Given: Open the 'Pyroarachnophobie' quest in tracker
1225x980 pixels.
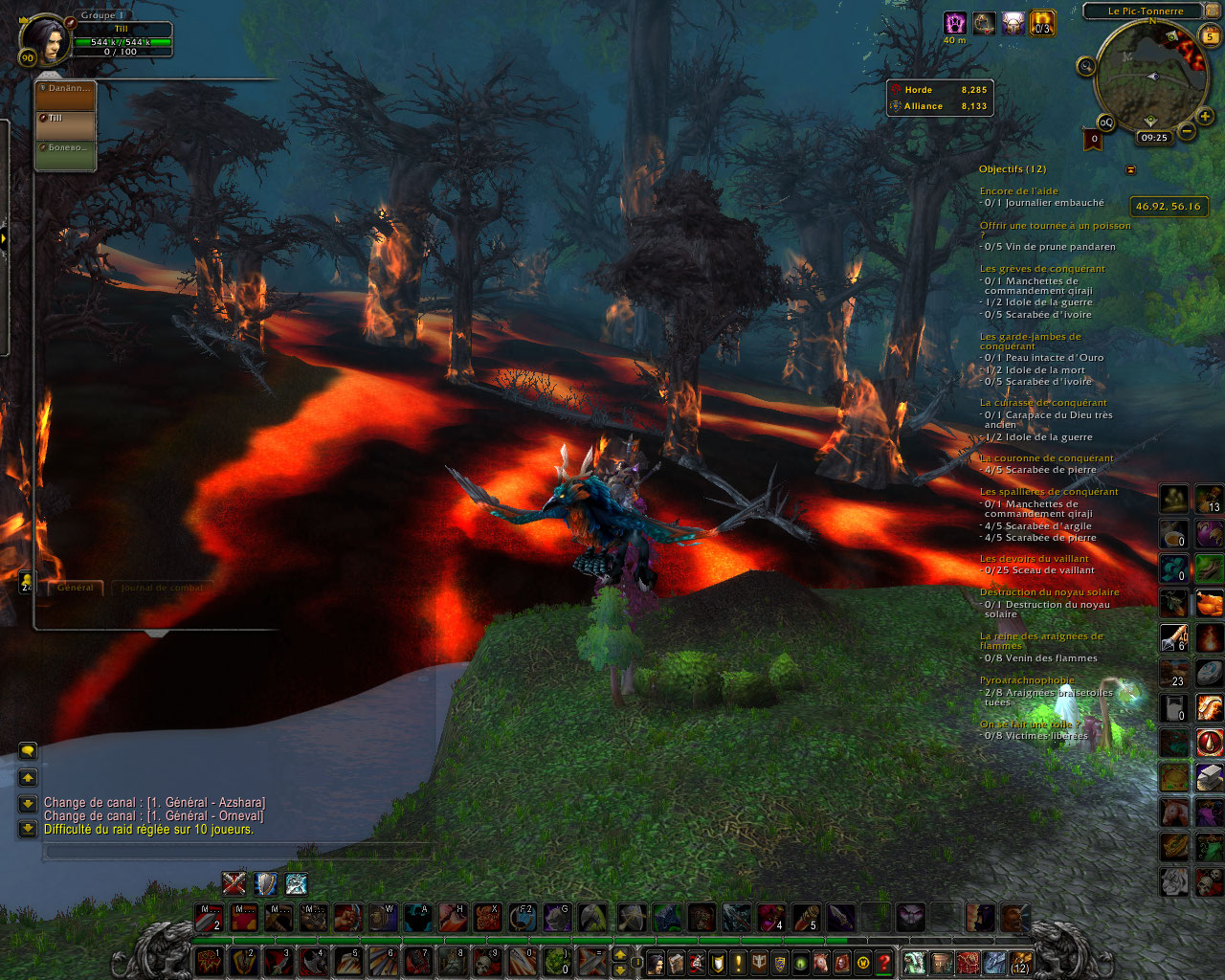Looking at the screenshot, I should [x=1026, y=680].
